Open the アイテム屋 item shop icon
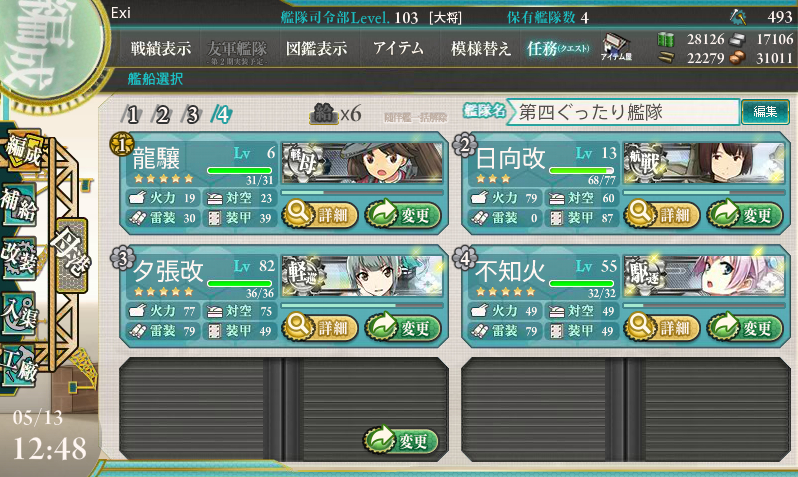 click(615, 47)
